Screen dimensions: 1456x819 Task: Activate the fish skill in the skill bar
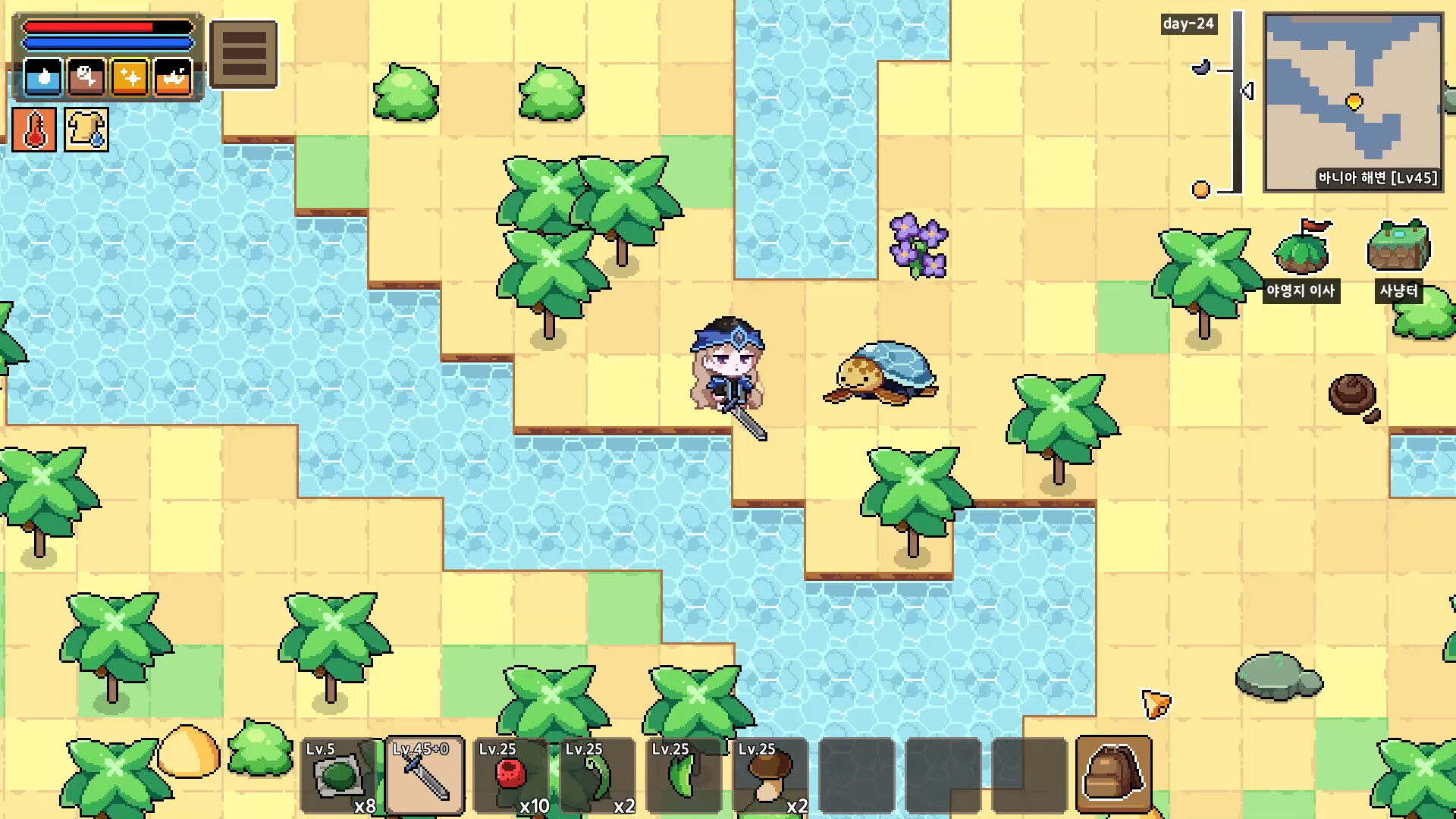[86, 78]
